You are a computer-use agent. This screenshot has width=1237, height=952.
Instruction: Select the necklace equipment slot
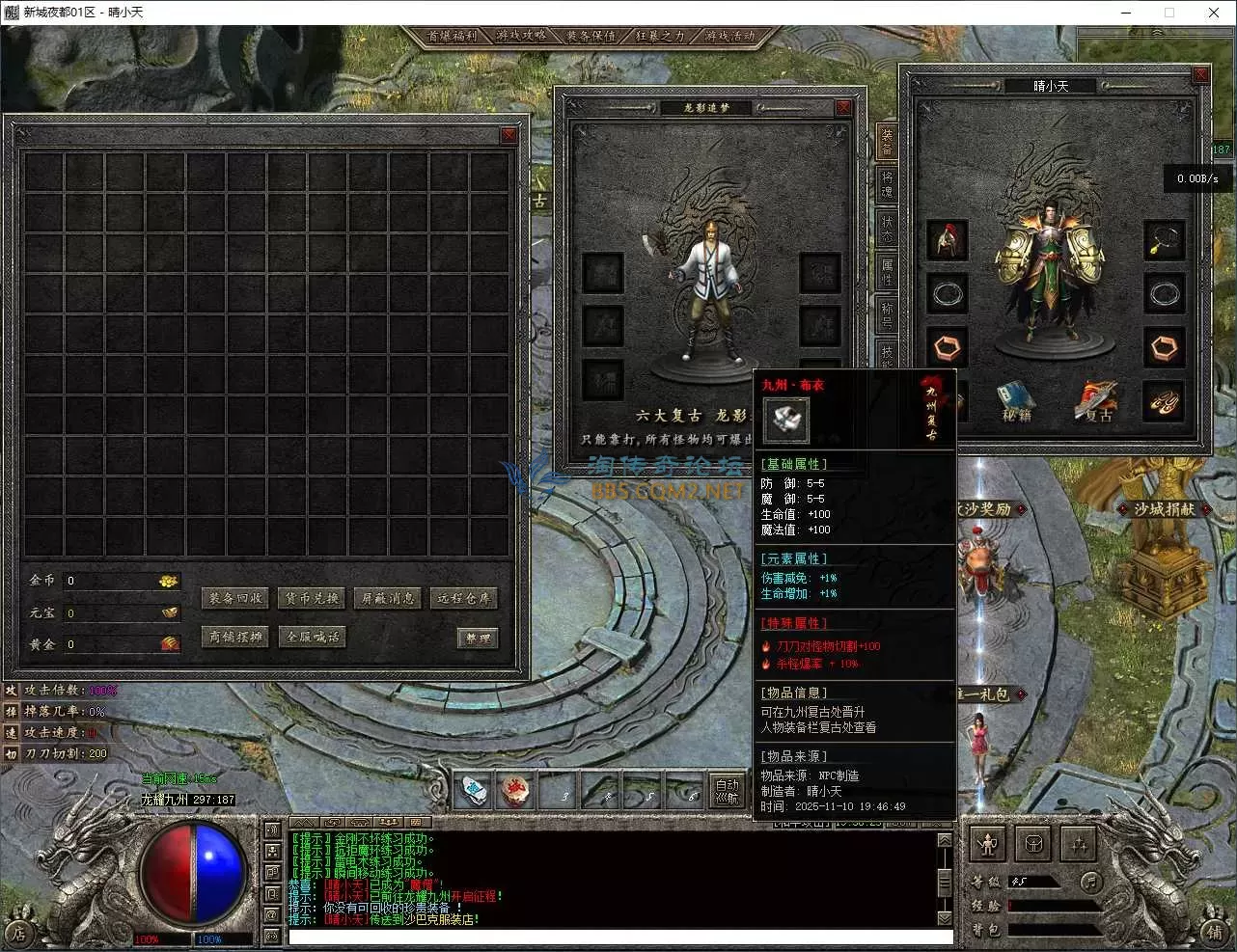1164,241
